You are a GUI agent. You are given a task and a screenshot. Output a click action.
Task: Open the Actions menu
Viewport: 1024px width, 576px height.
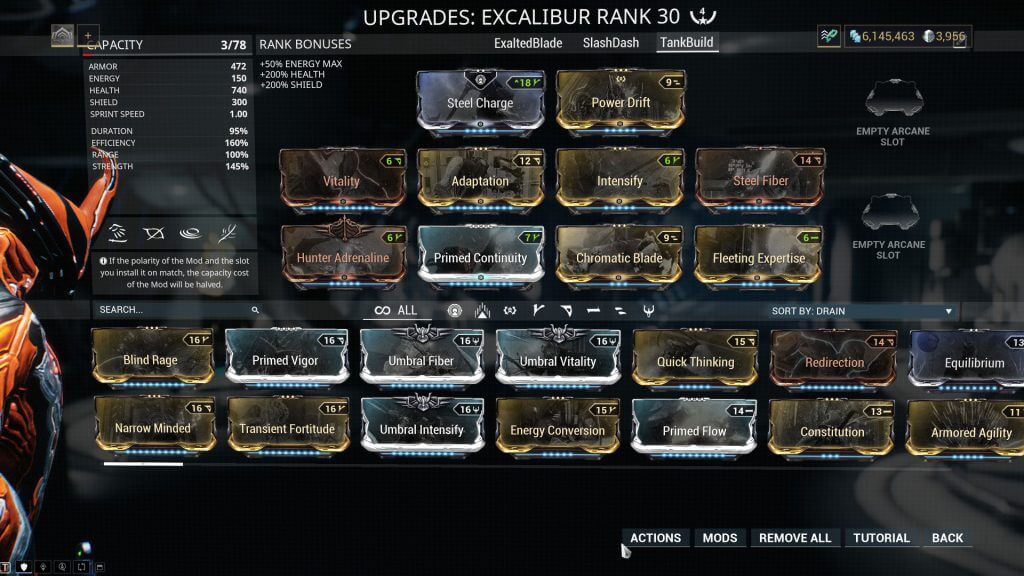655,538
